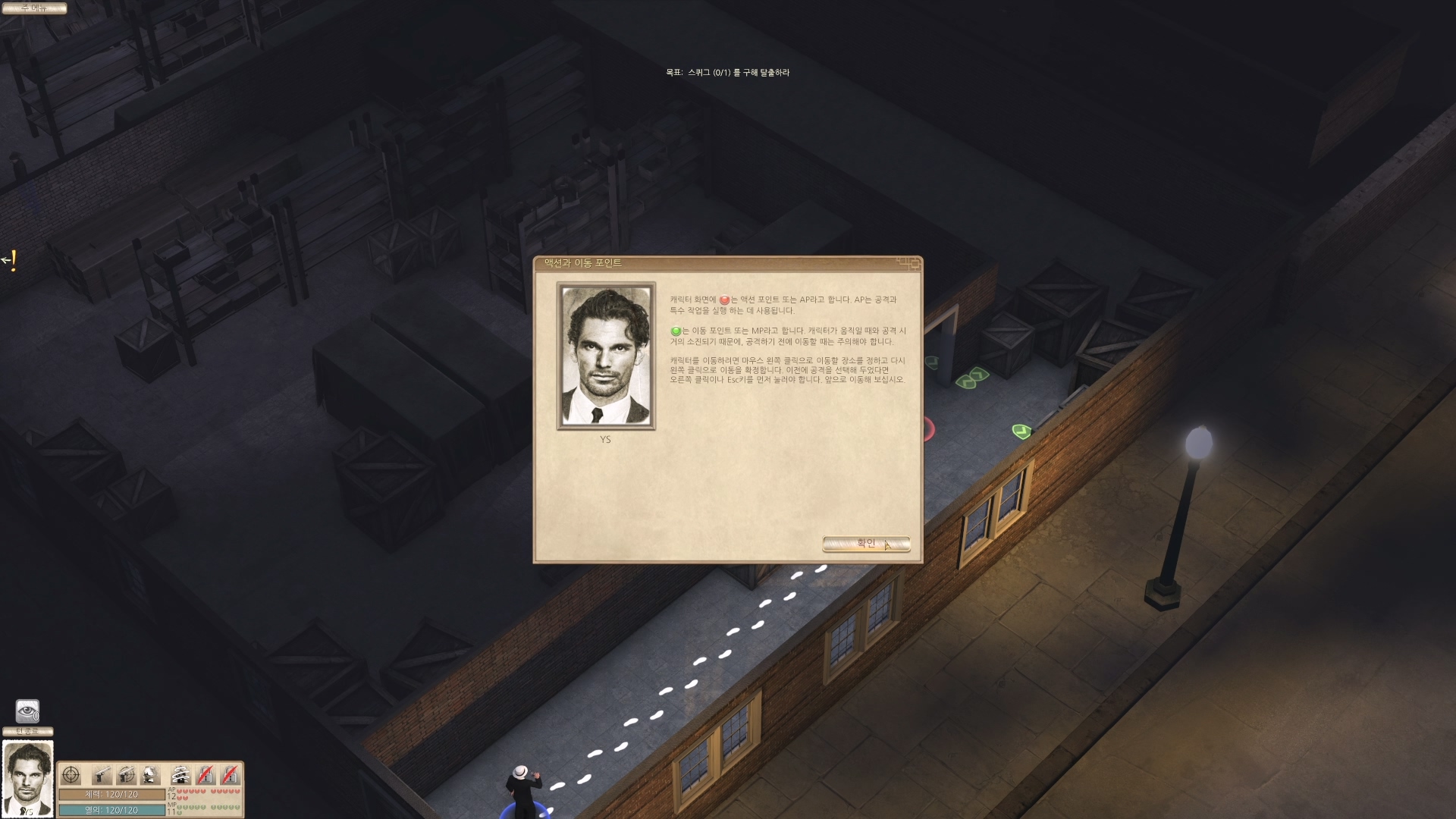1456x819 pixels.
Task: Choose the single pistol shot action
Action: [x=101, y=775]
